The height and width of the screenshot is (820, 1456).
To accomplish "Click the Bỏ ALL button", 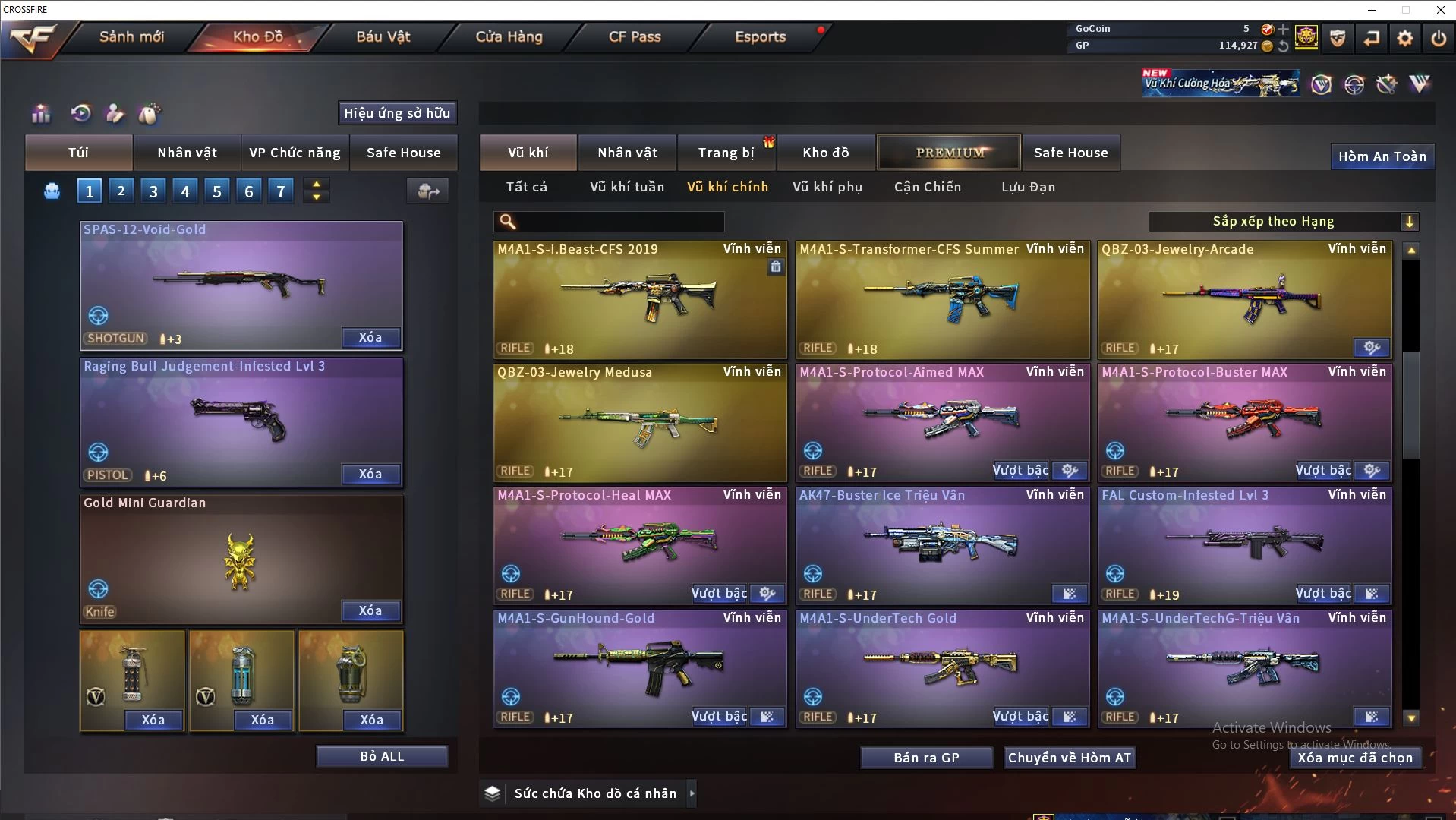I will (x=382, y=757).
